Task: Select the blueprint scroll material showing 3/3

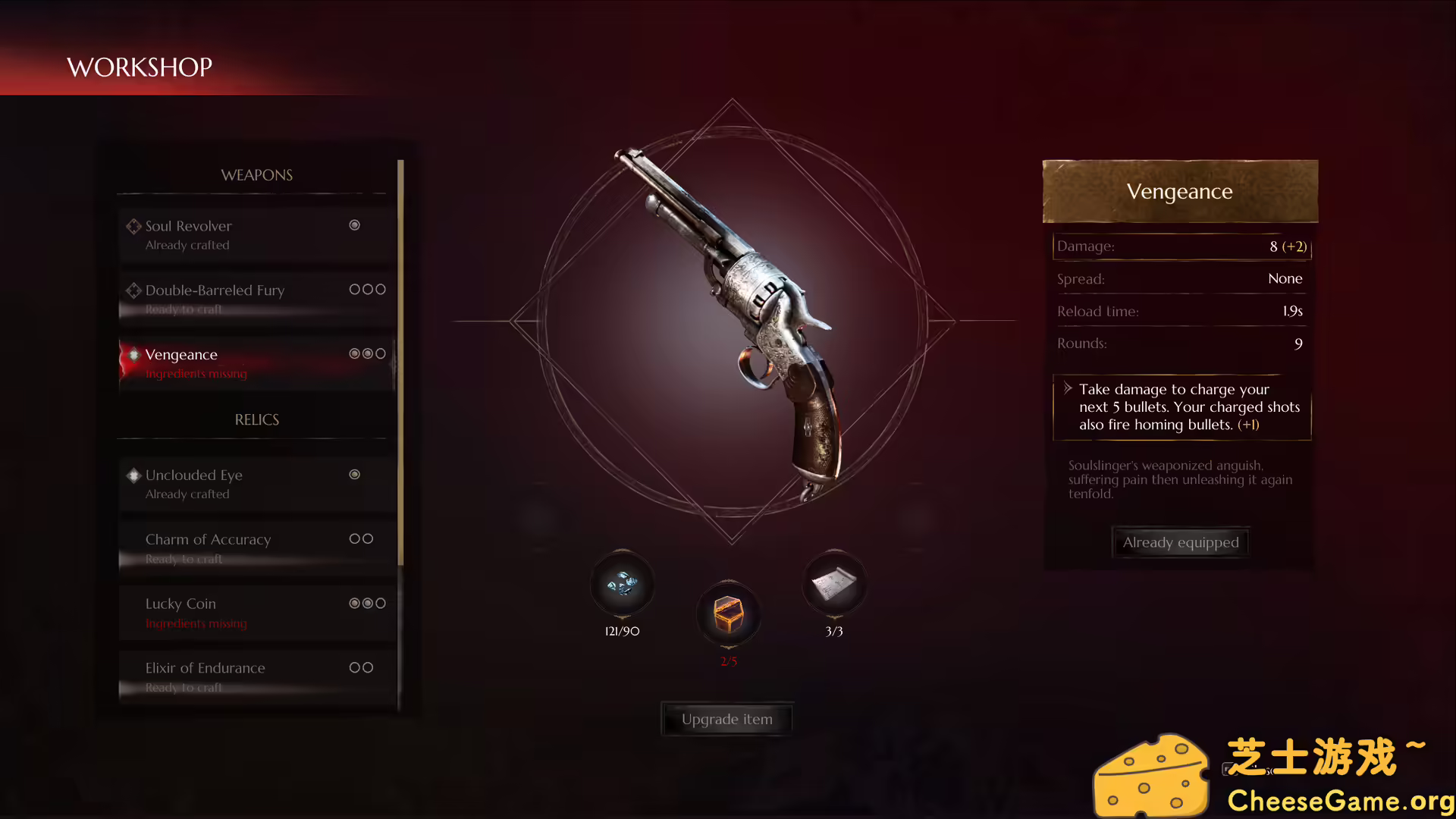Action: tap(834, 584)
